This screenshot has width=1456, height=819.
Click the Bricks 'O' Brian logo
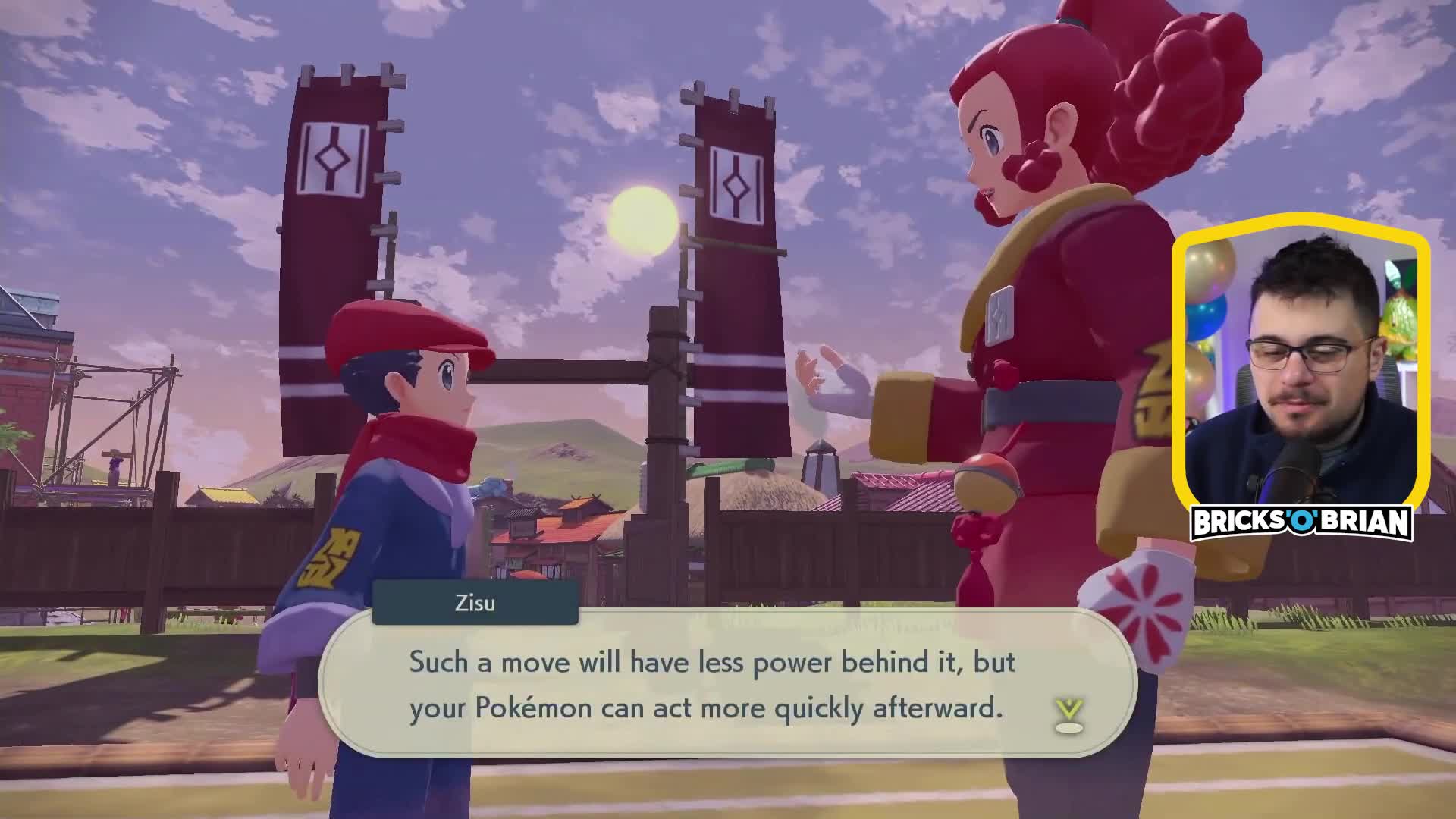click(1301, 523)
